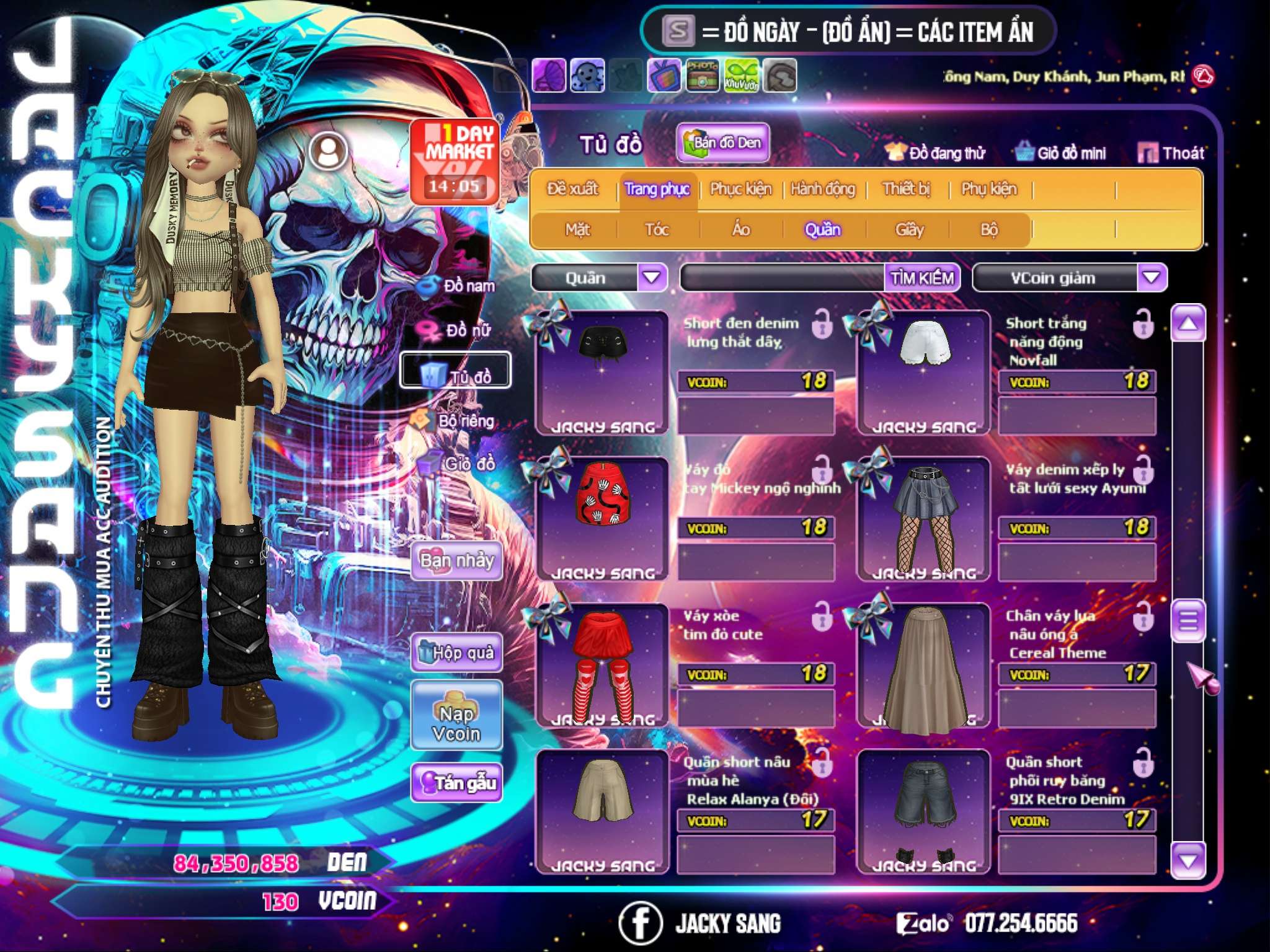
Task: Switch to the Phục kiện tab
Action: click(740, 188)
